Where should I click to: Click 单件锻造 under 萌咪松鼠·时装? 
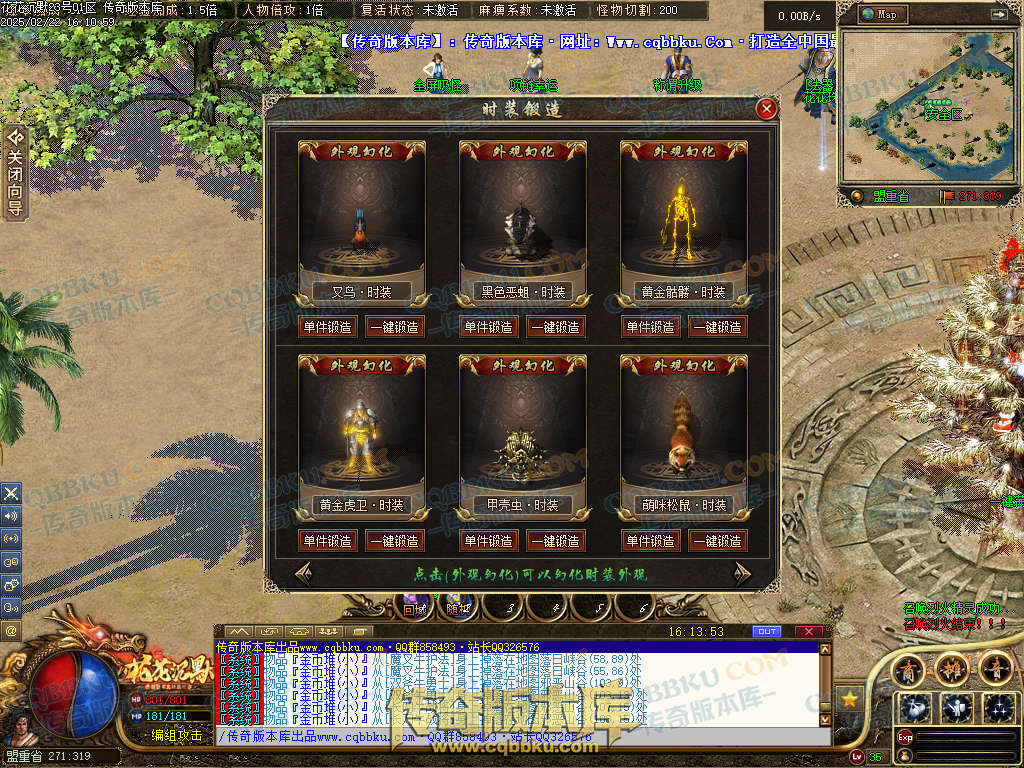coord(650,541)
